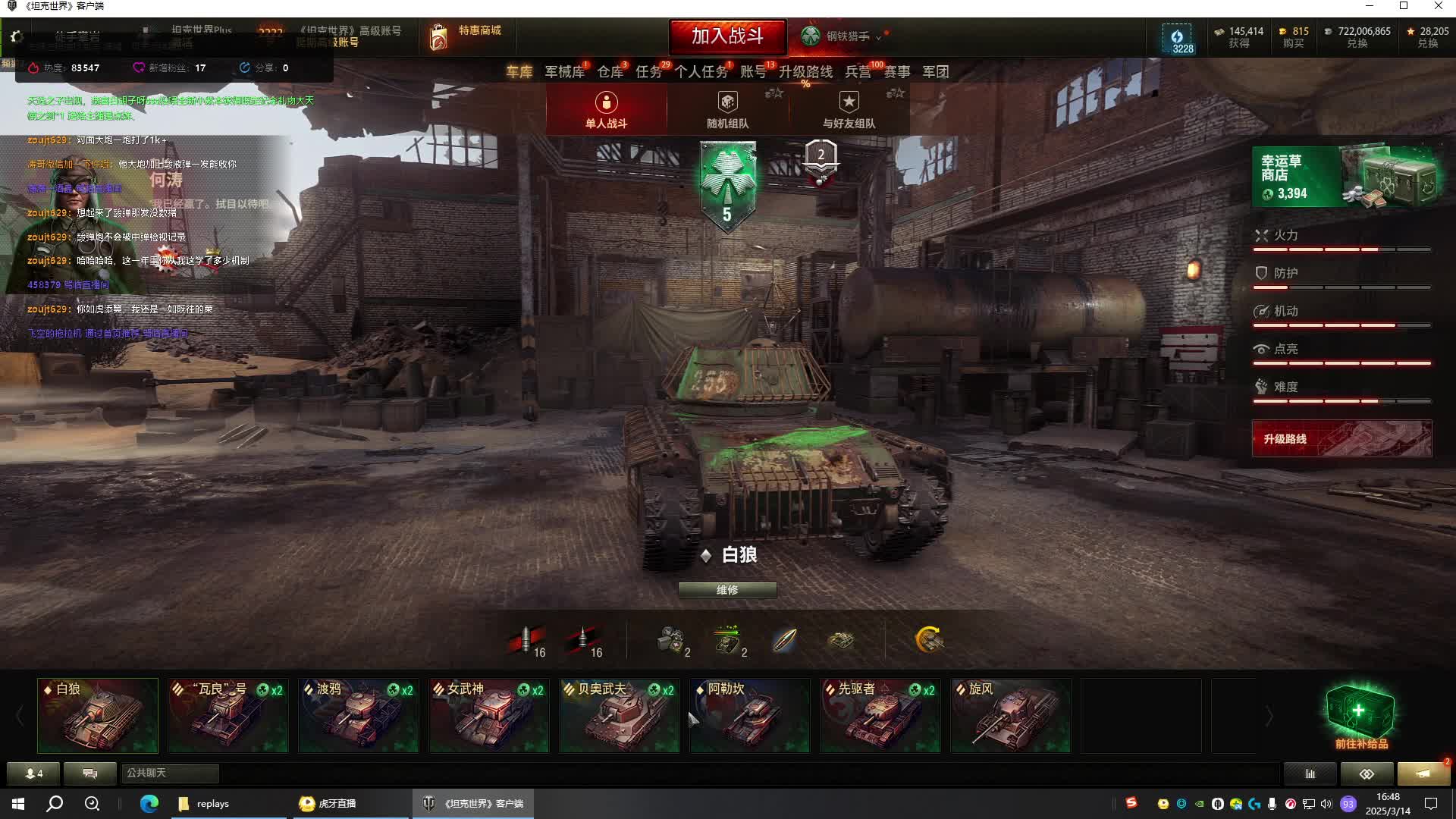Open the 军械库 armory tab
Screen dimensions: 1456x819
564,72
